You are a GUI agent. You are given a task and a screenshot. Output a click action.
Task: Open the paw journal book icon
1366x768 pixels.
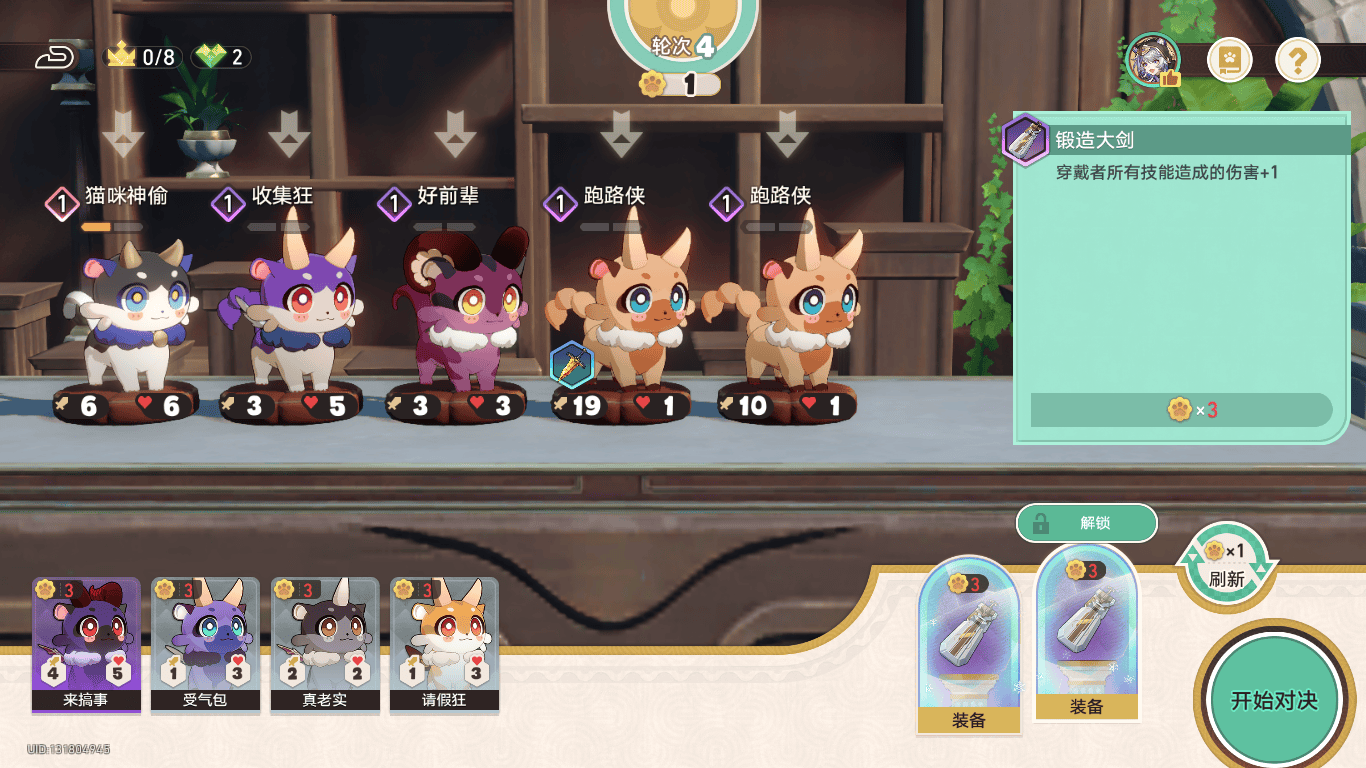point(1229,61)
